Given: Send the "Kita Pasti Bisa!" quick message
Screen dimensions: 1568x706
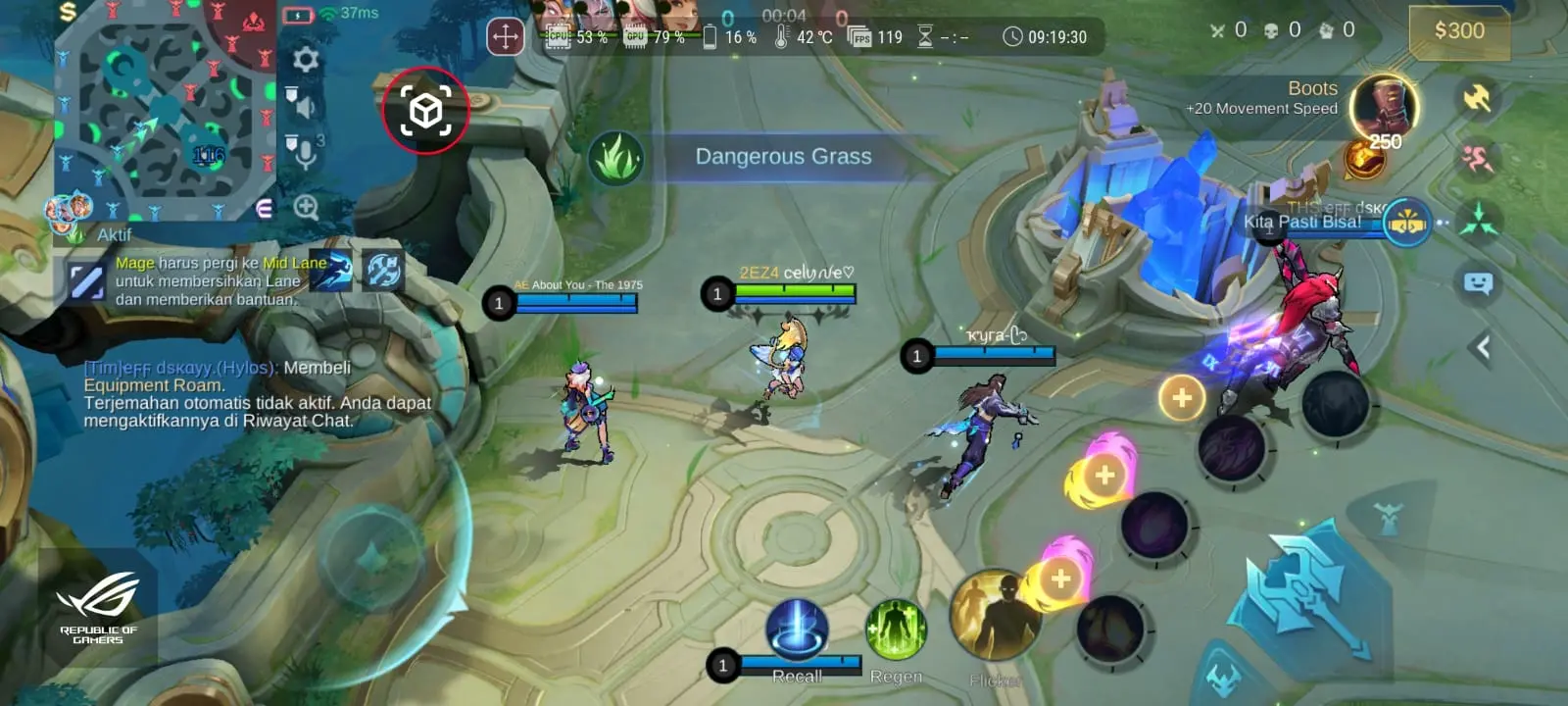Looking at the screenshot, I should (1303, 223).
